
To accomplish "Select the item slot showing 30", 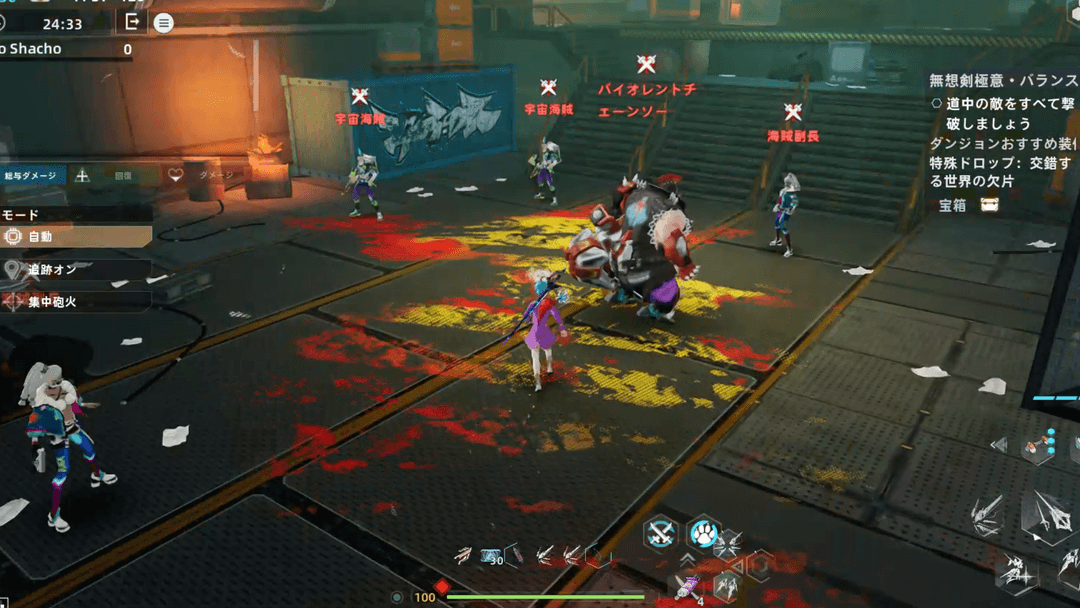I will [x=493, y=556].
